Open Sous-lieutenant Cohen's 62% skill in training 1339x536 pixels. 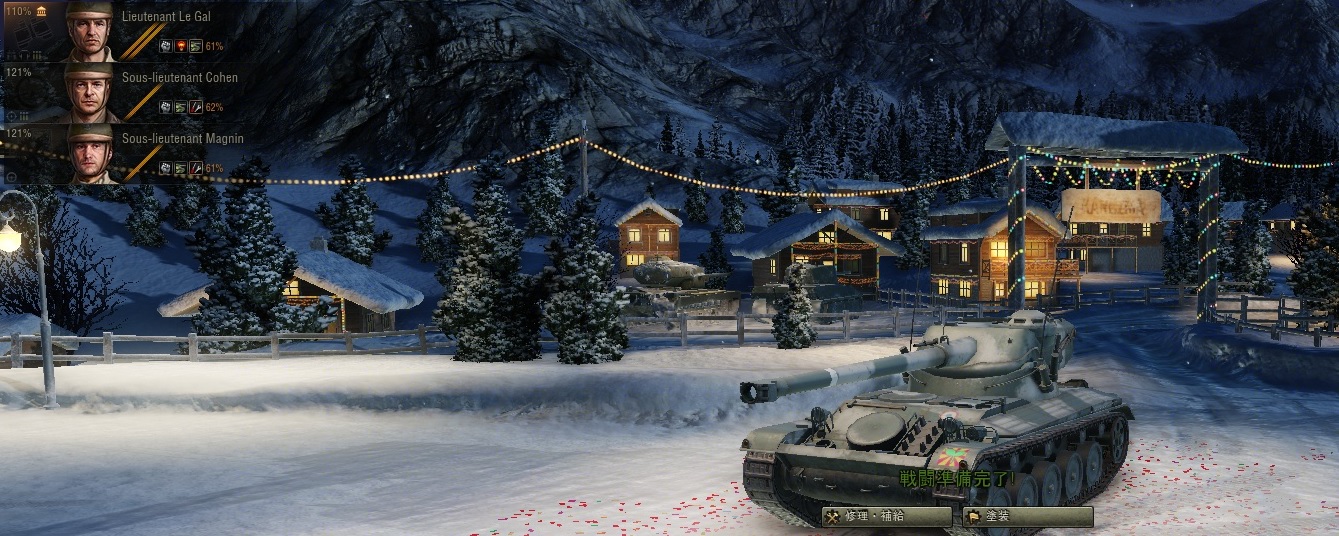click(x=197, y=107)
